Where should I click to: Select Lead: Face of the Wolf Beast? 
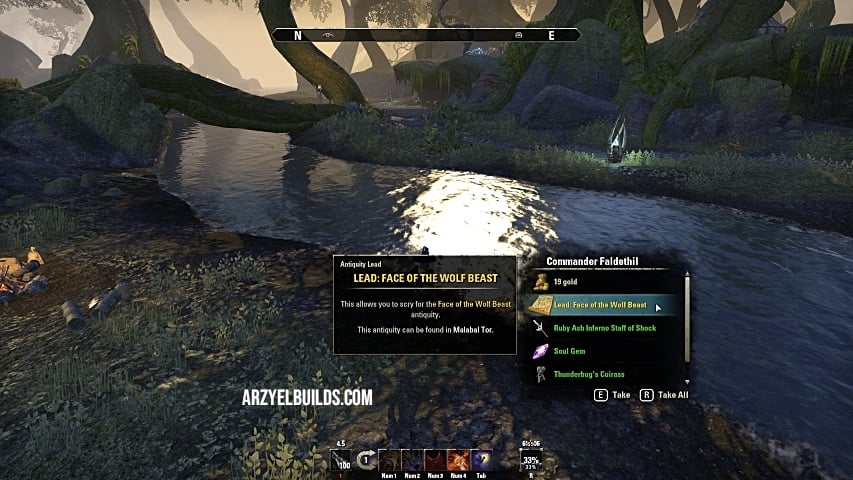pos(600,305)
